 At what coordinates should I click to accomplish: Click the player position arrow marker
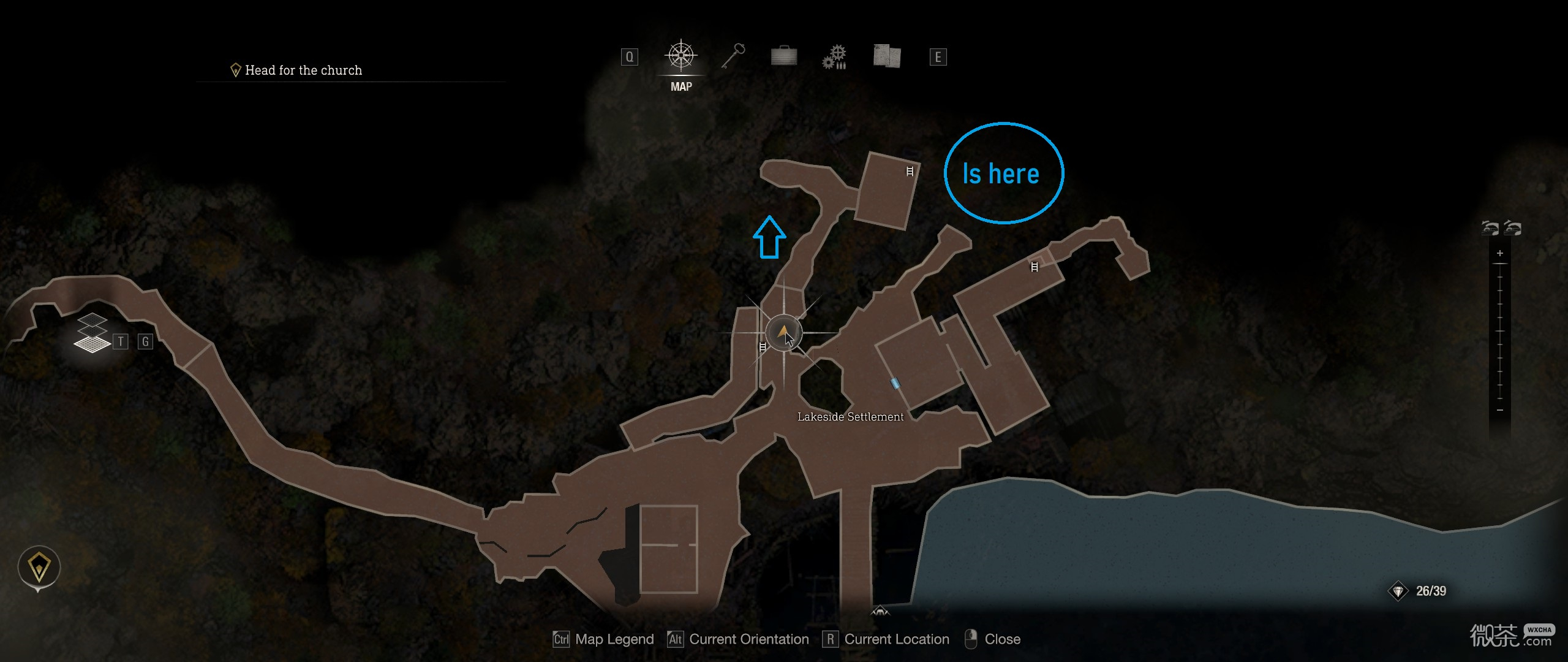click(783, 333)
